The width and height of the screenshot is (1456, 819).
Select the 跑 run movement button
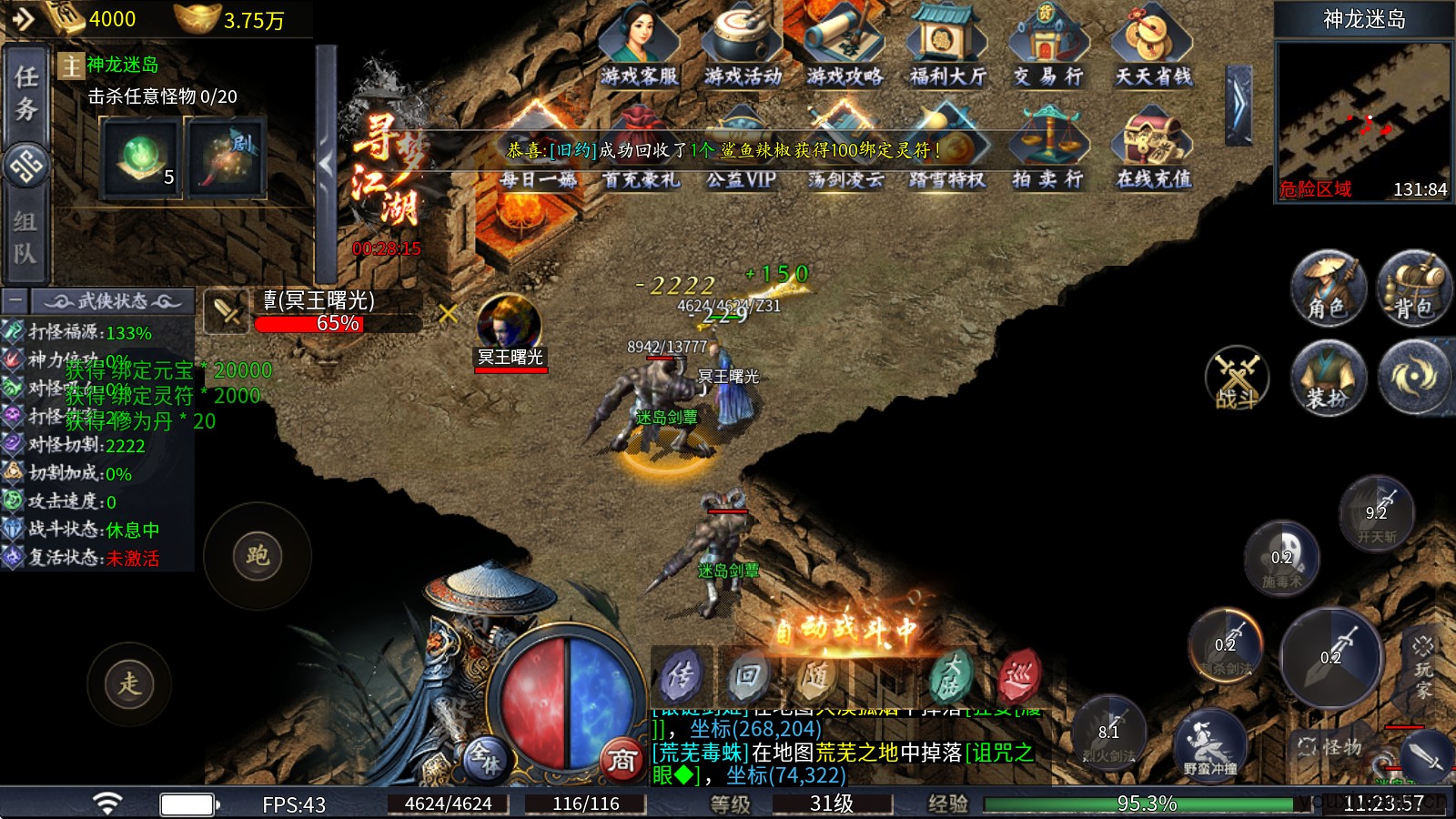[258, 556]
